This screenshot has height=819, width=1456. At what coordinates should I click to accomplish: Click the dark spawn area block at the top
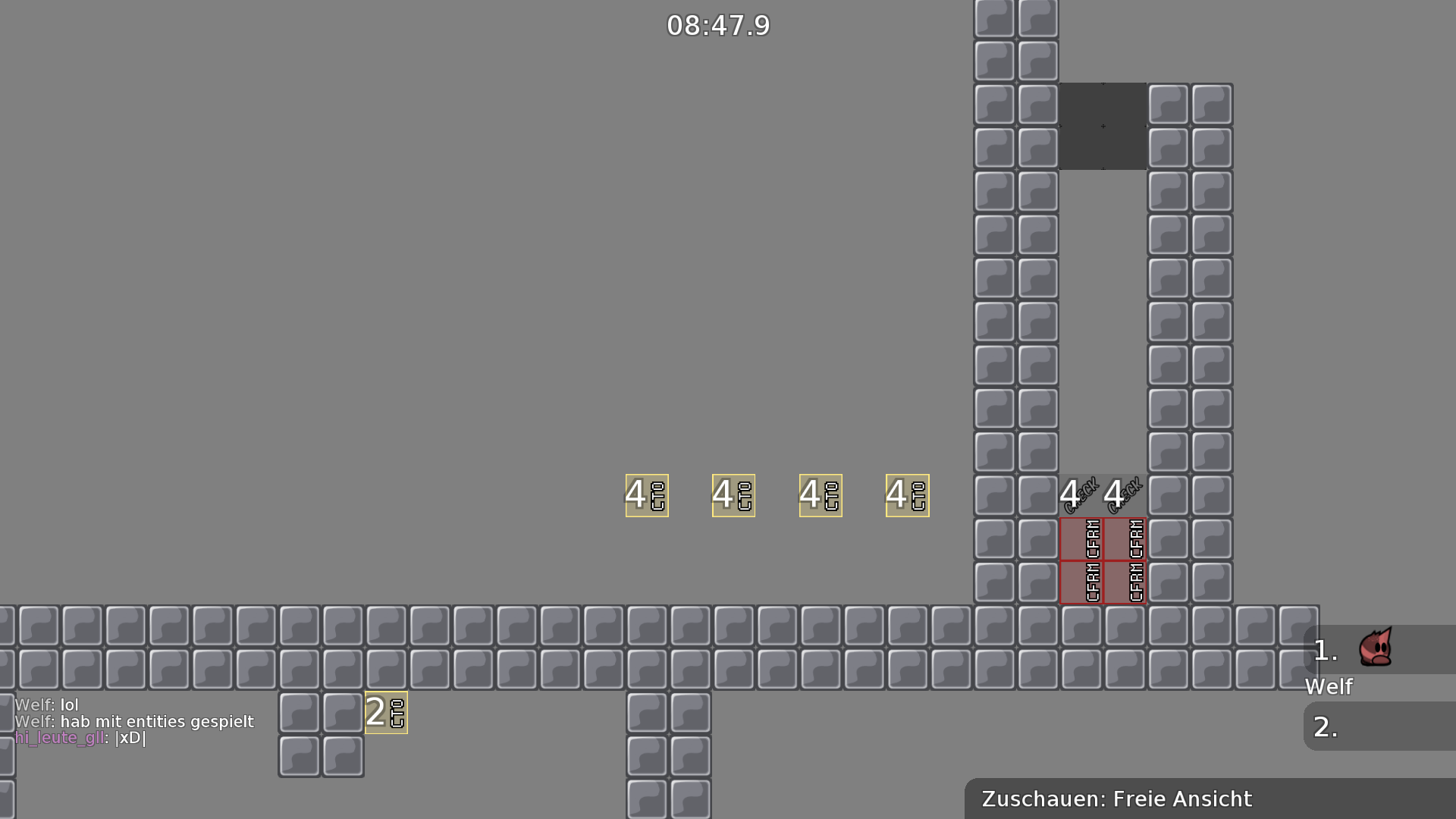pyautogui.click(x=1103, y=127)
